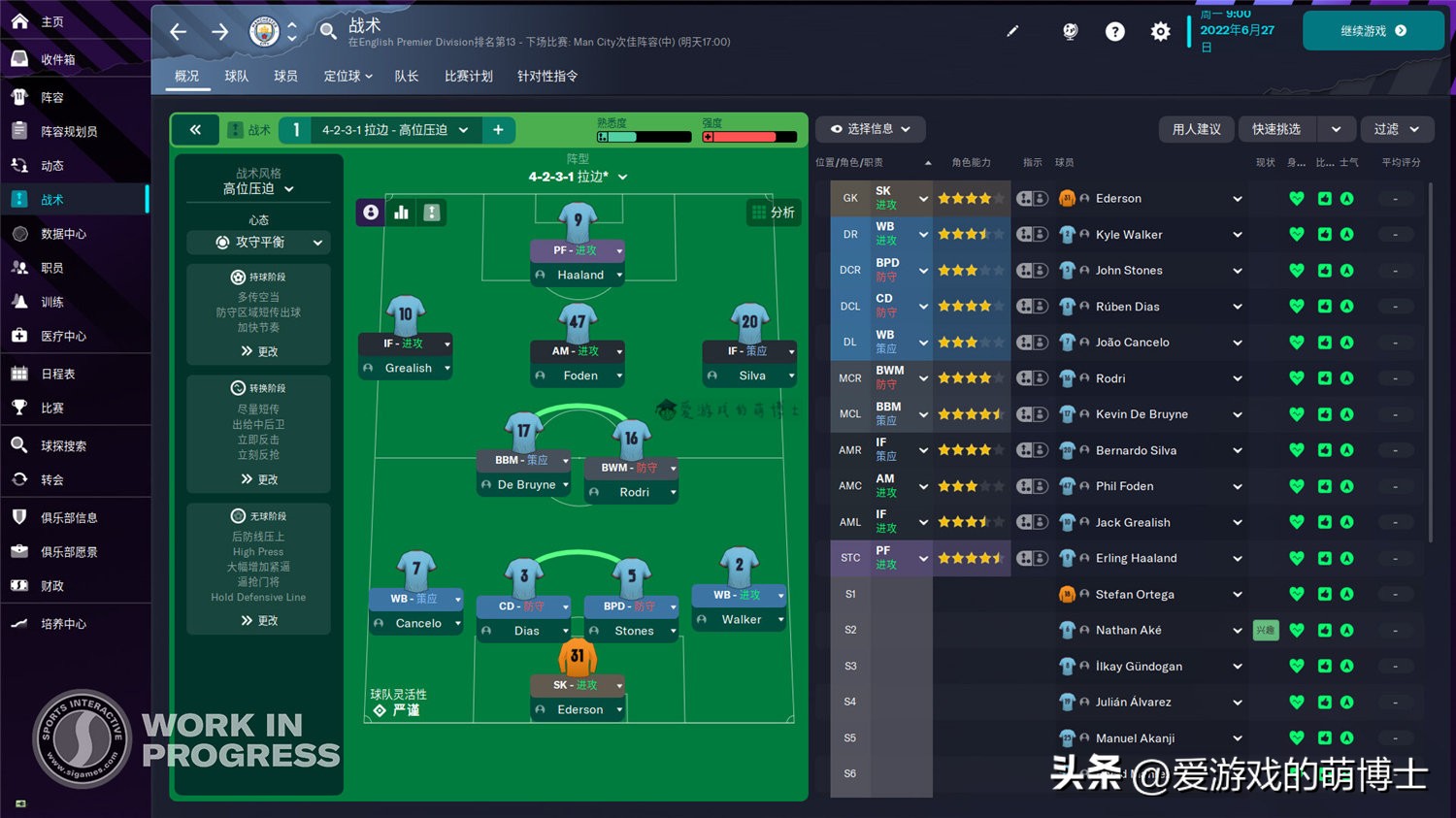This screenshot has width=1456, height=818.
Task: Click the 兴趣 badge next to Nathan Aké
Action: point(1265,630)
